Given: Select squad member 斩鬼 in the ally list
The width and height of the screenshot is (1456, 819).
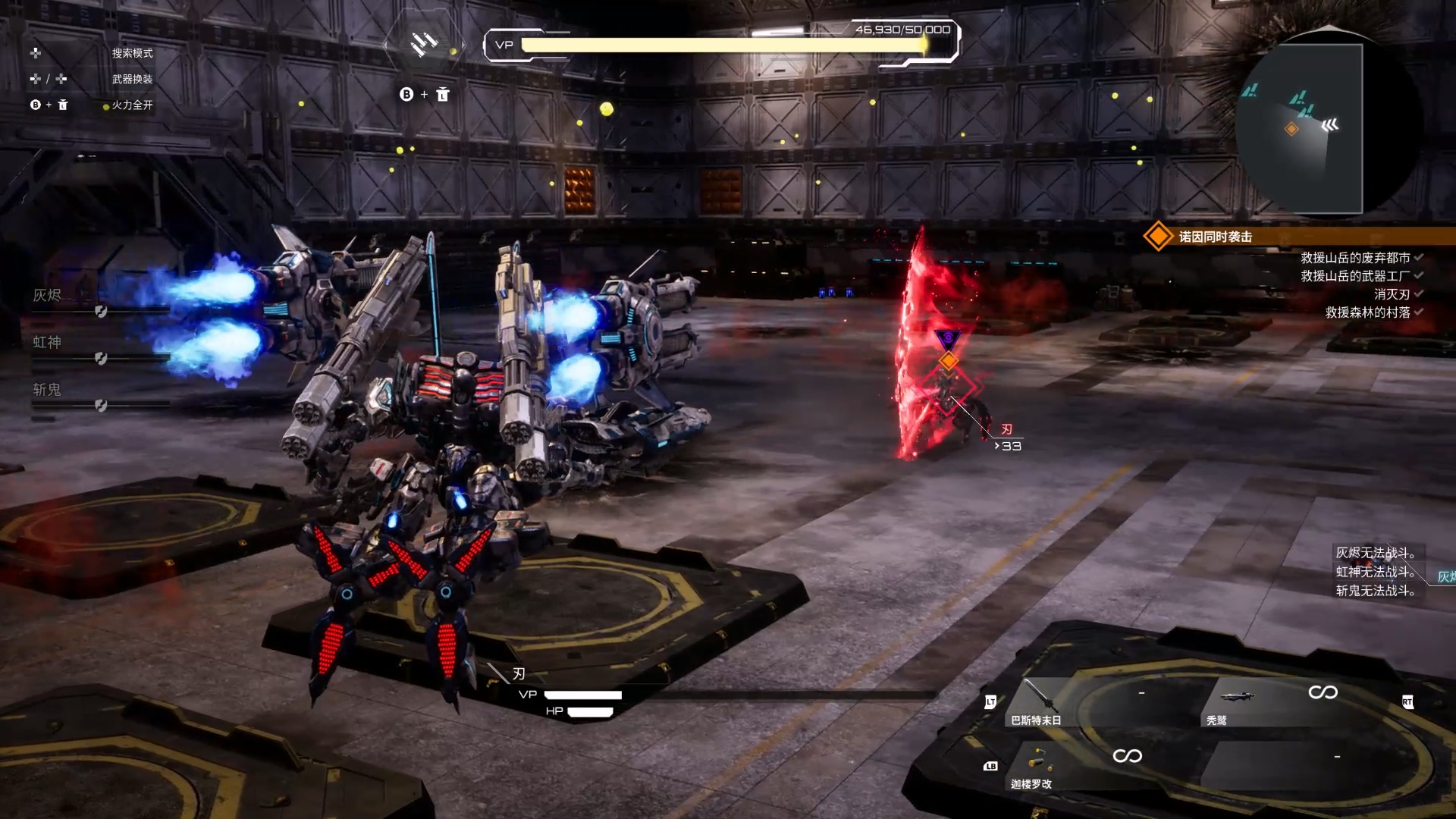Looking at the screenshot, I should 47,390.
